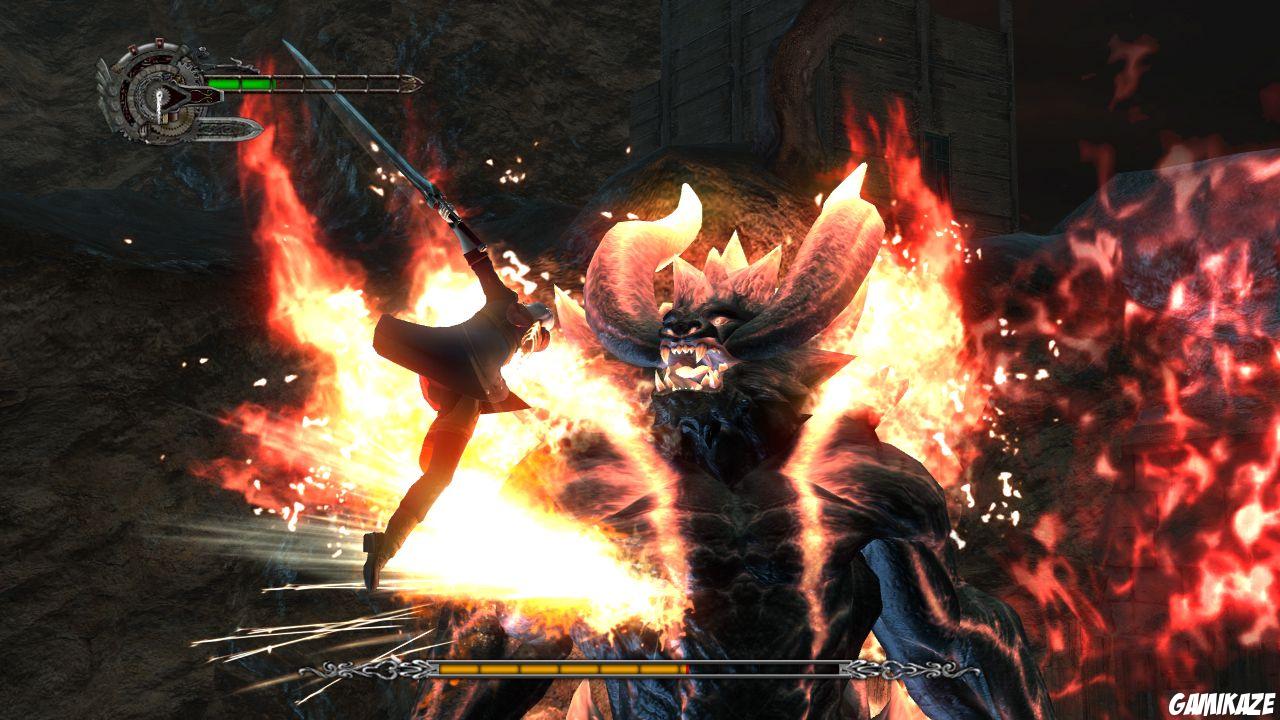The width and height of the screenshot is (1280, 720).
Task: Click the small skull ornament atop the gauge
Action: pyautogui.click(x=202, y=50)
